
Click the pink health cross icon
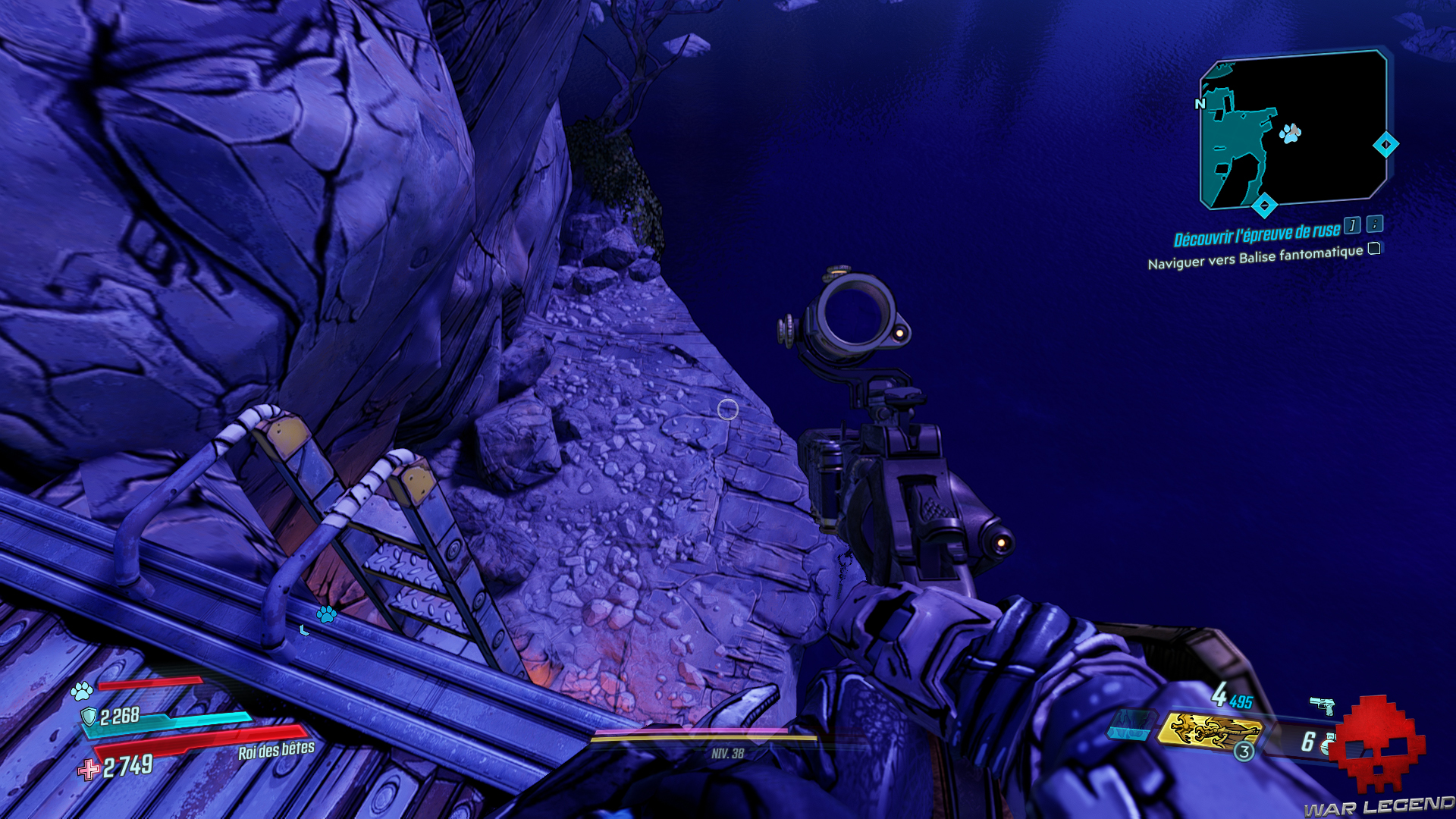tap(89, 770)
